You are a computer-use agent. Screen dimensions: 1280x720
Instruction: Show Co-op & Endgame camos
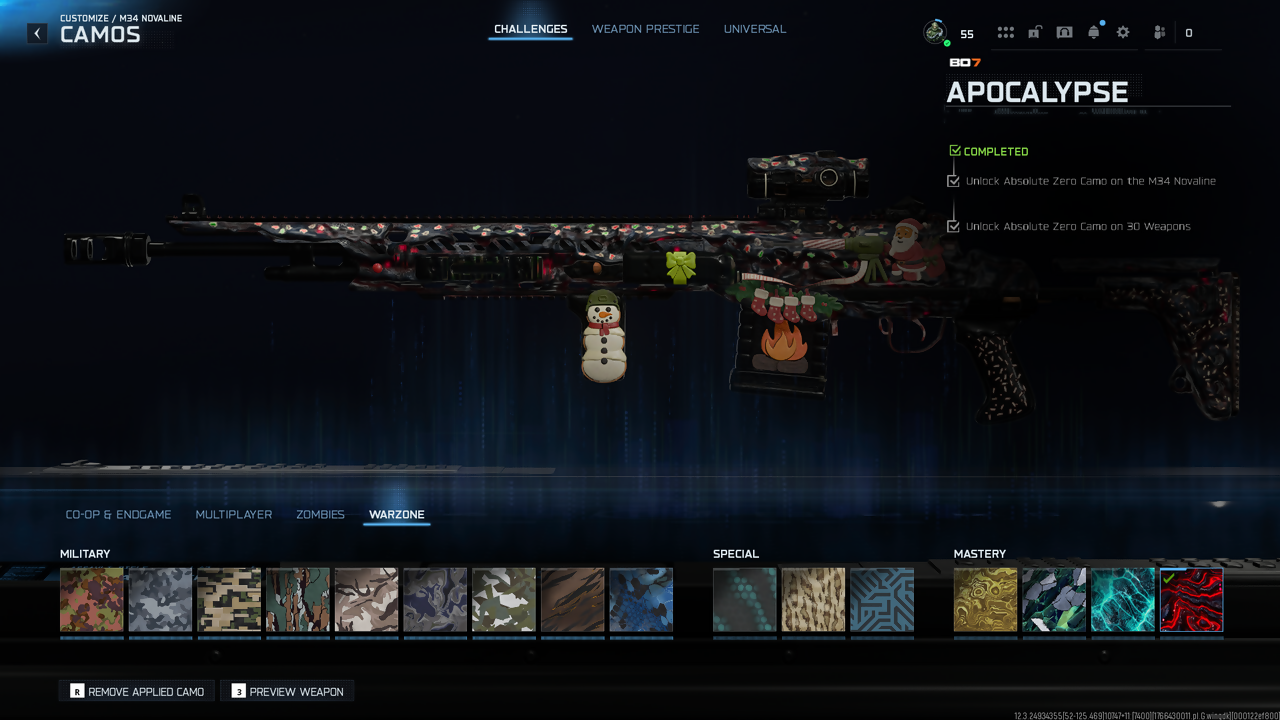point(118,514)
